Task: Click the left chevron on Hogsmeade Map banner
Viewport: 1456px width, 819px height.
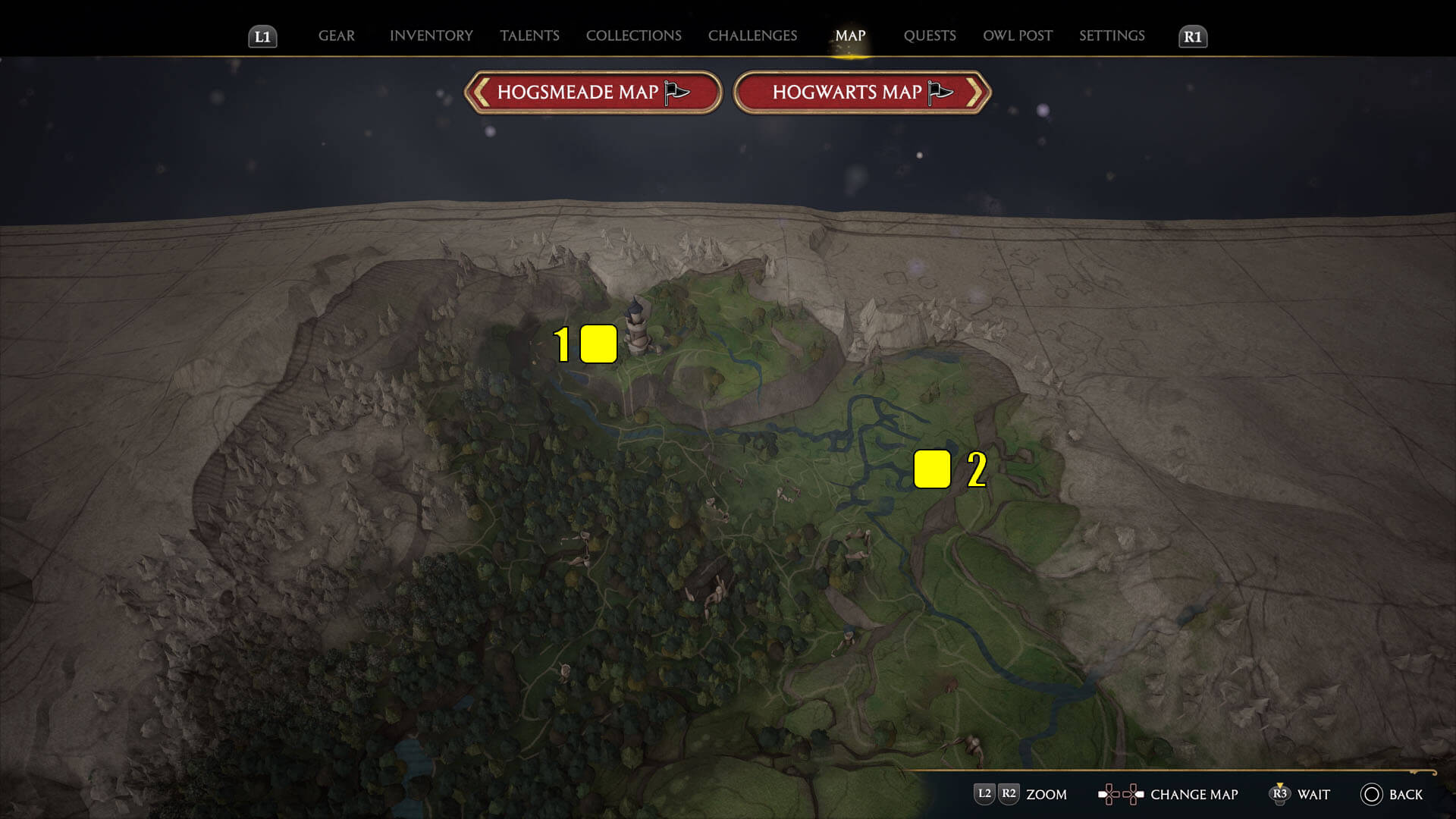Action: tap(480, 91)
